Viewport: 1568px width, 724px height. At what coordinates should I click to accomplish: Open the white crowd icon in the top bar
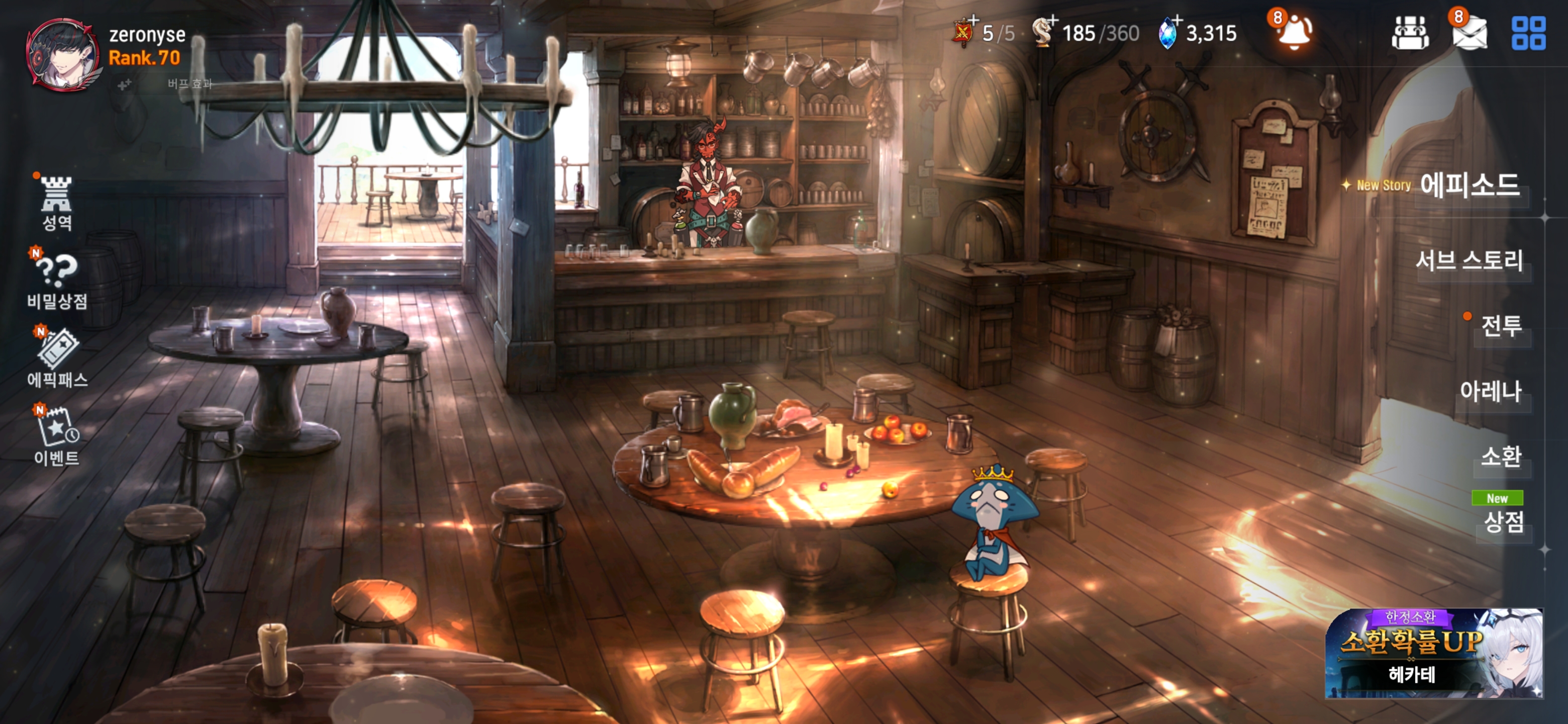click(1410, 33)
